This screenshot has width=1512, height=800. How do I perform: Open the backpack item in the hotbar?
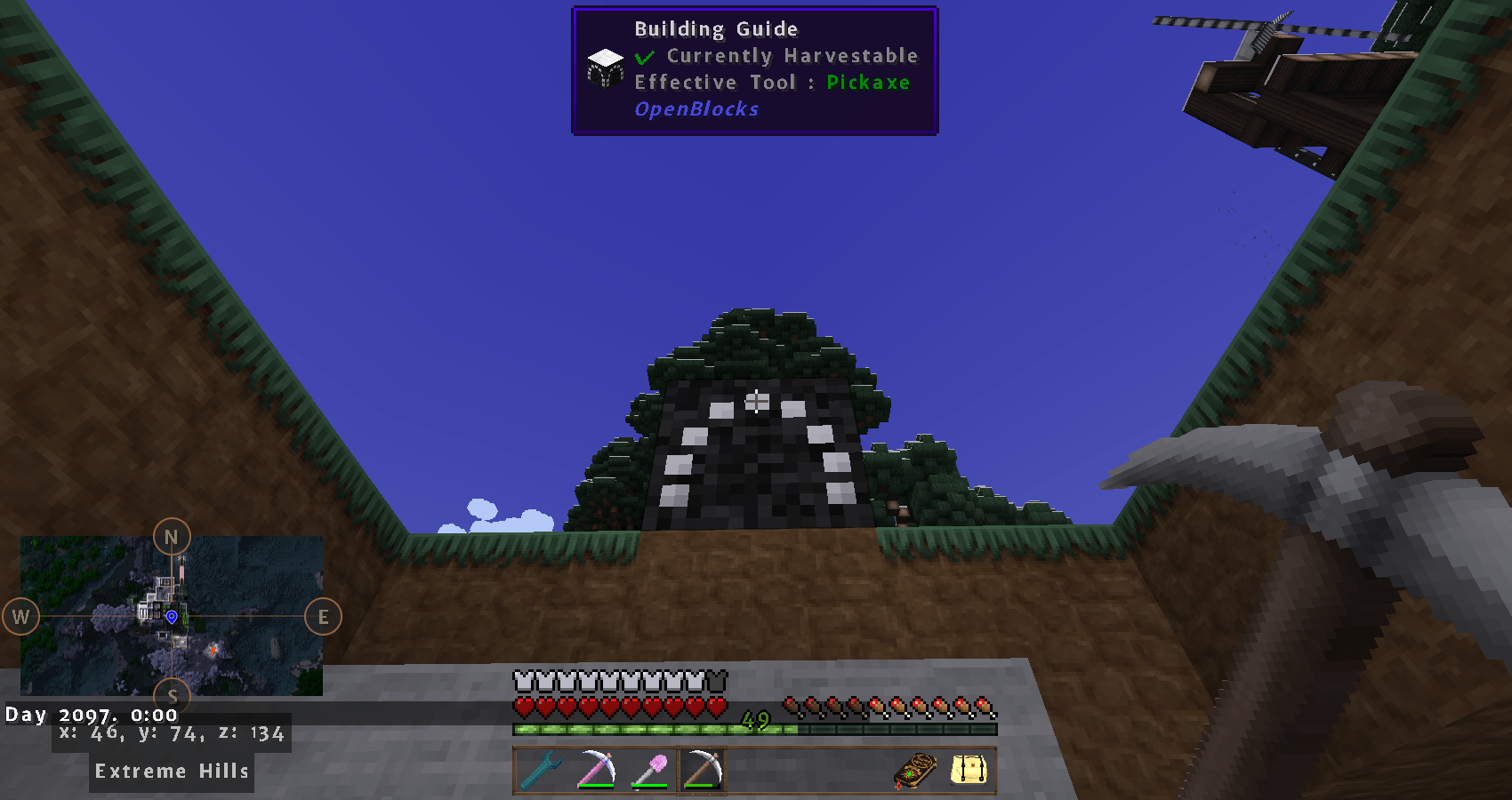[969, 770]
